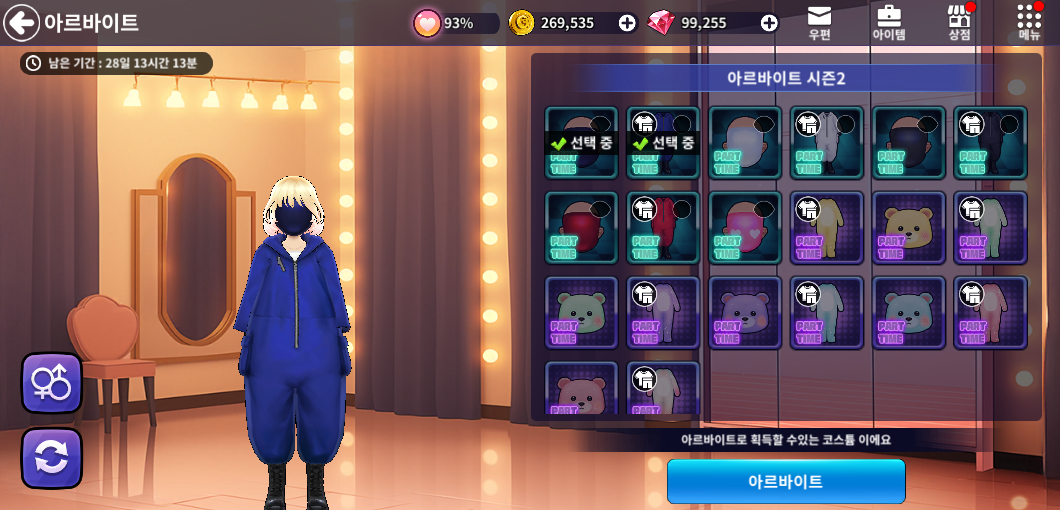Open the 메뉴 grid menu
The height and width of the screenshot is (510, 1060).
(1029, 22)
